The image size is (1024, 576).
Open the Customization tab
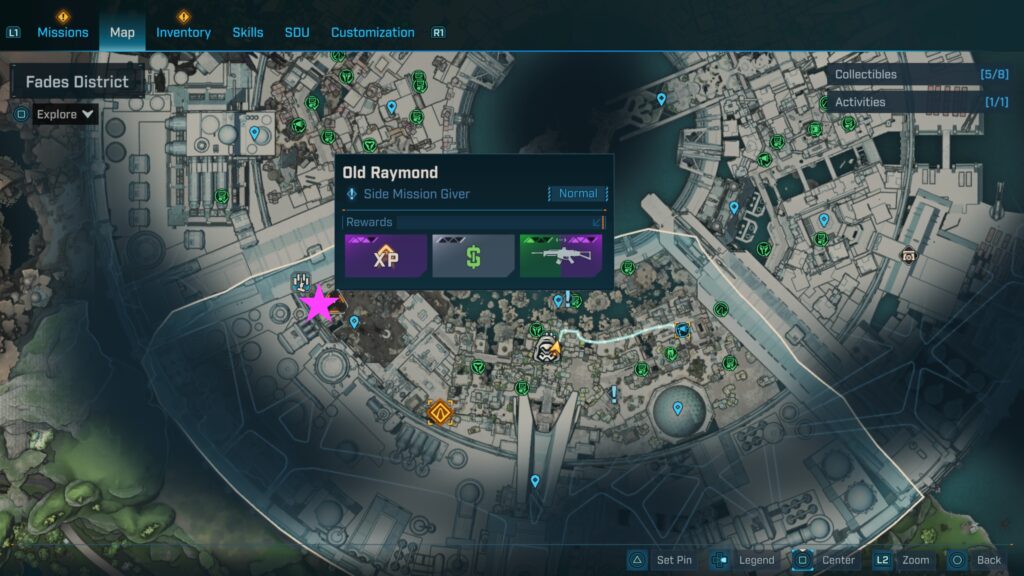tap(373, 32)
